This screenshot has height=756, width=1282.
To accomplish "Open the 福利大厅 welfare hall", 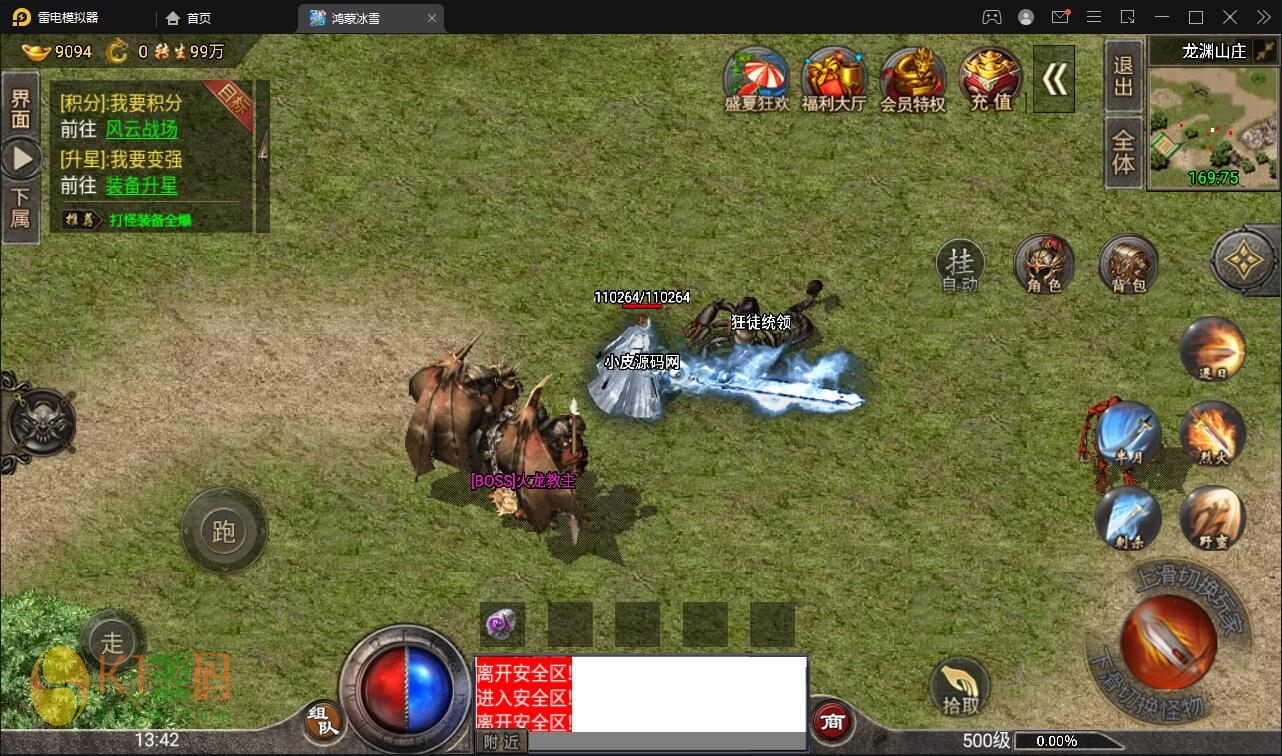I will 833,78.
